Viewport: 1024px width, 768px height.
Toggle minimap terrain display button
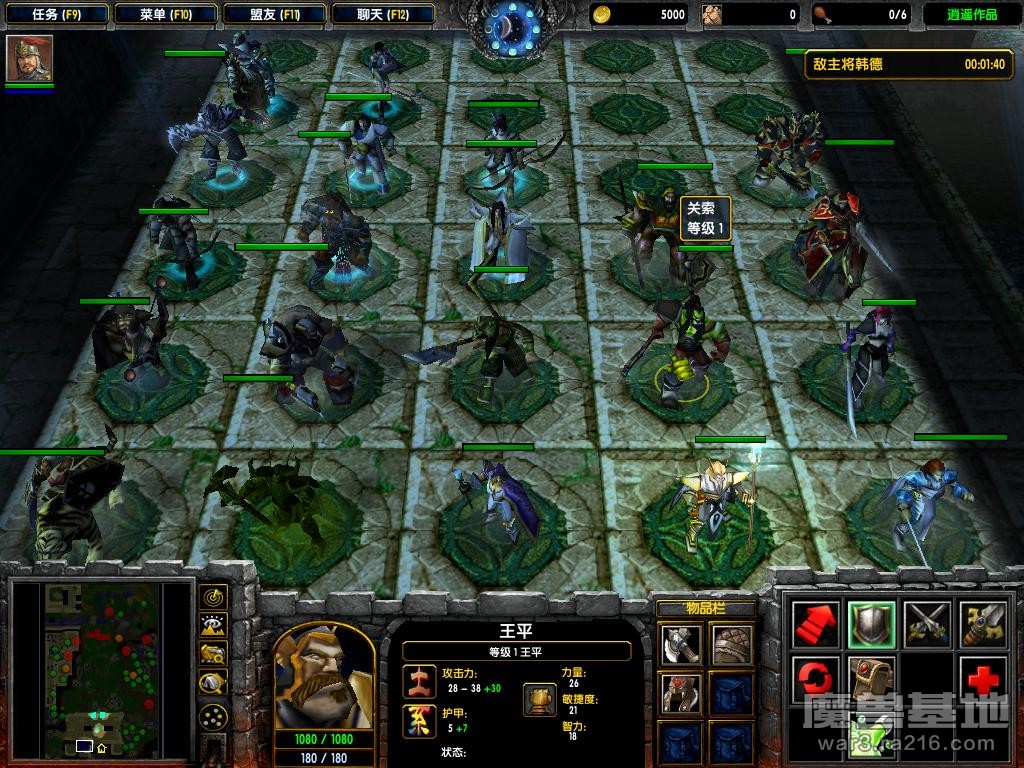tap(213, 626)
